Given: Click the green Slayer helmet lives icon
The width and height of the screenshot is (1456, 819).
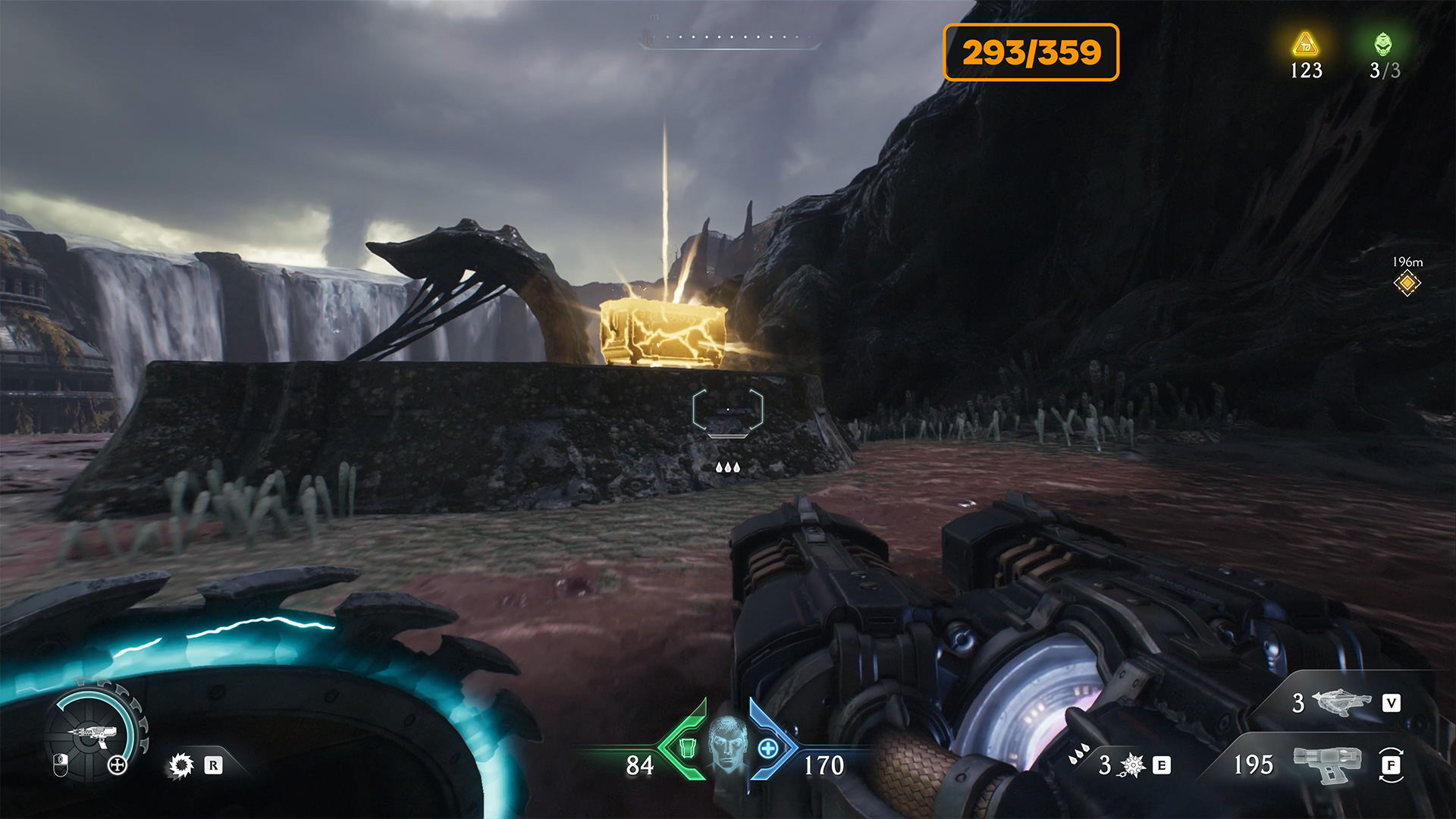Looking at the screenshot, I should (1383, 45).
